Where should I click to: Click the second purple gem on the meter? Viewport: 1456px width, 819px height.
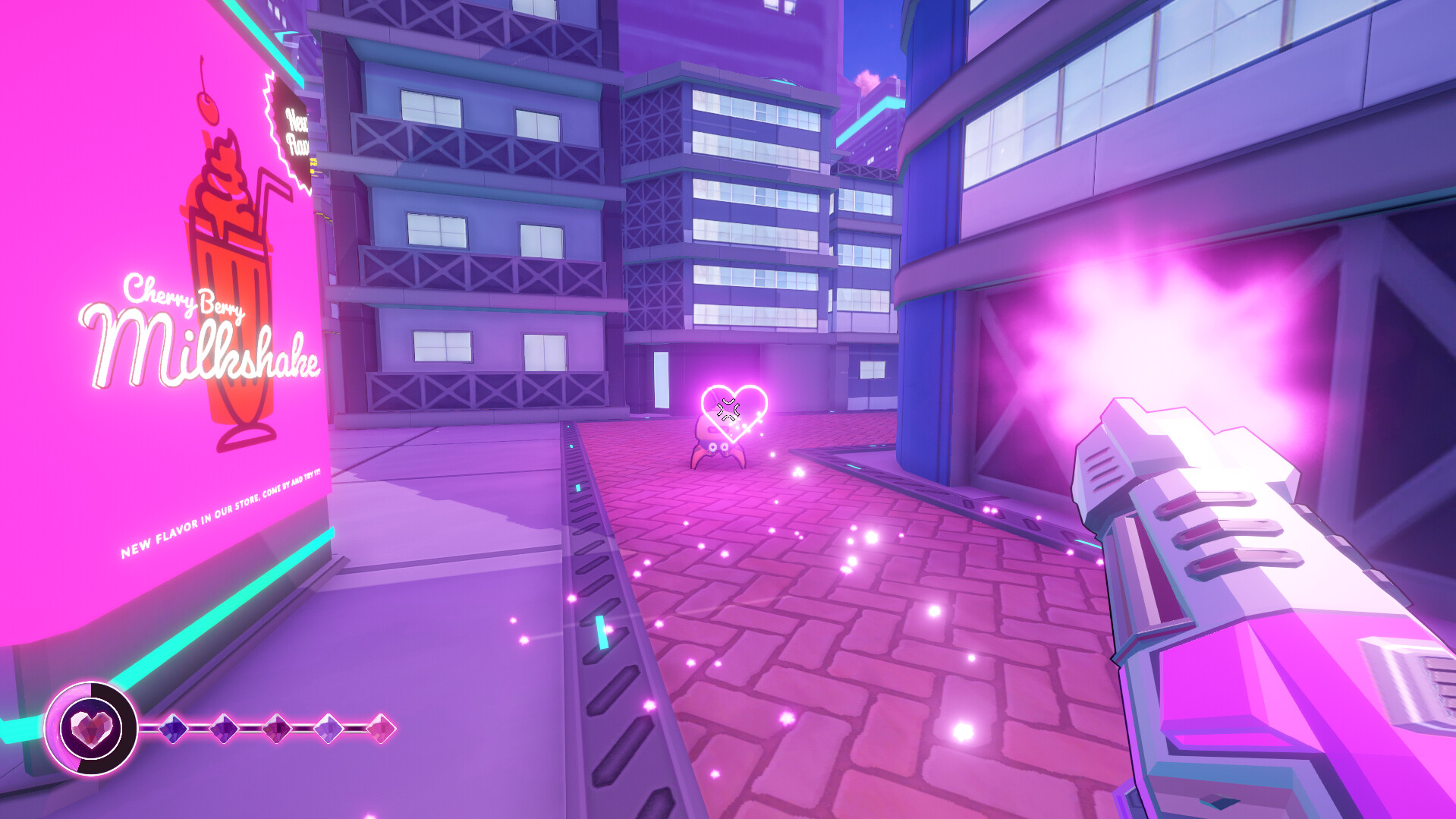click(225, 729)
